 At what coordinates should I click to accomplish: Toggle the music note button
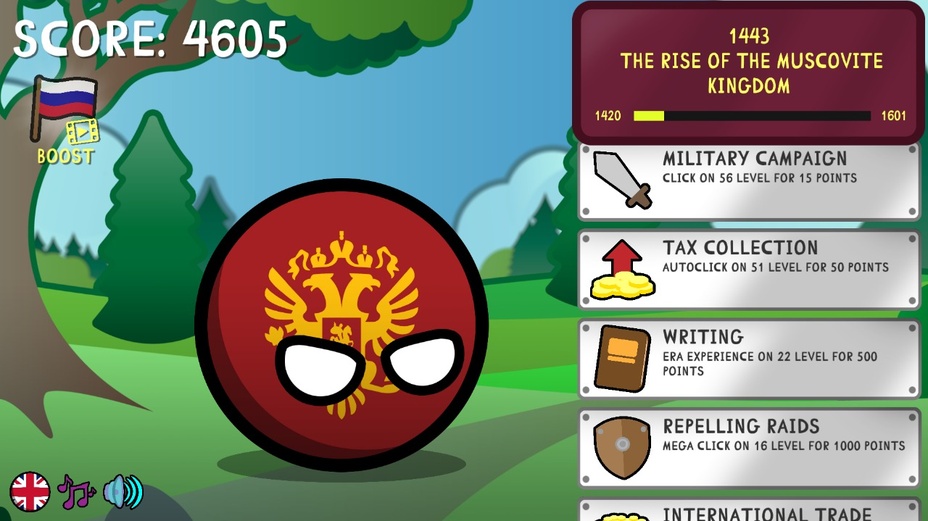(76, 492)
